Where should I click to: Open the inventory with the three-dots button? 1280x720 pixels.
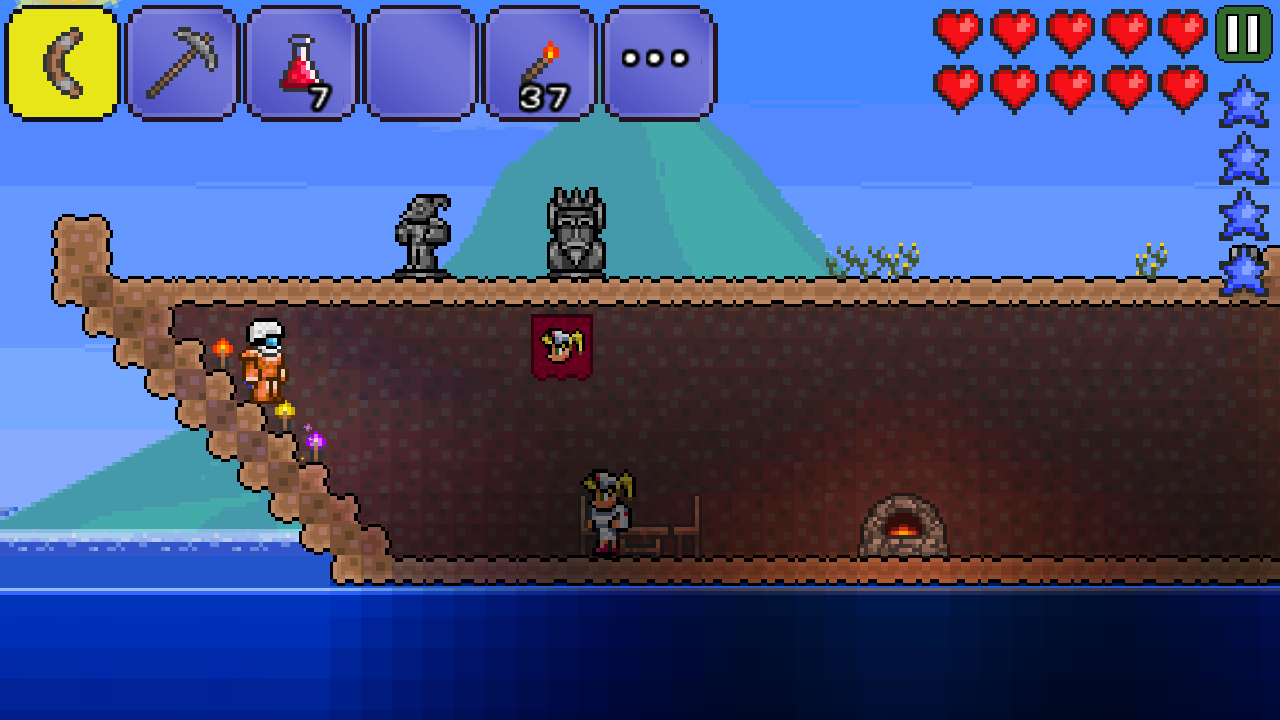(658, 64)
